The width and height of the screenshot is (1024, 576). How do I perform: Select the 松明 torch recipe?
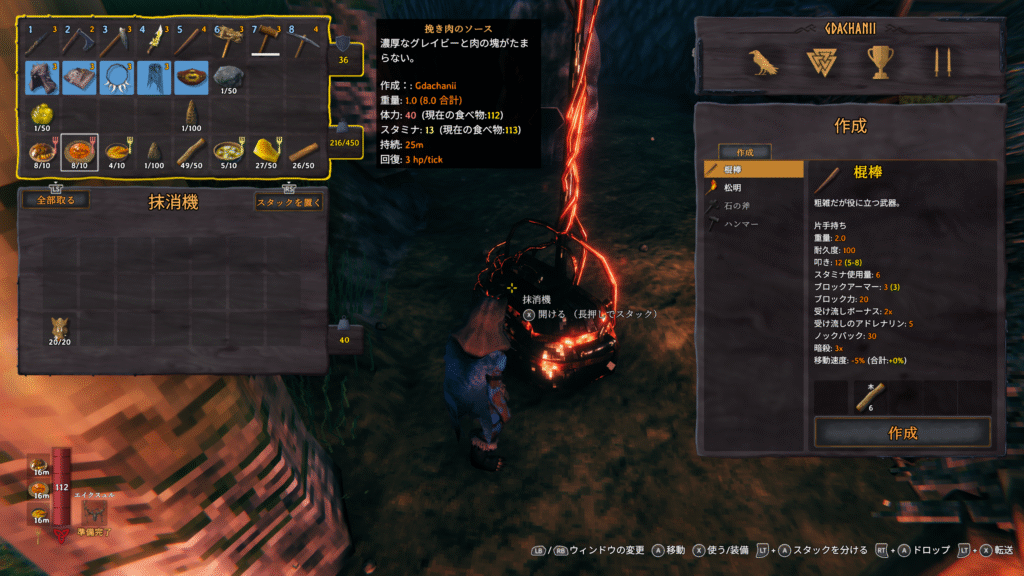(753, 188)
